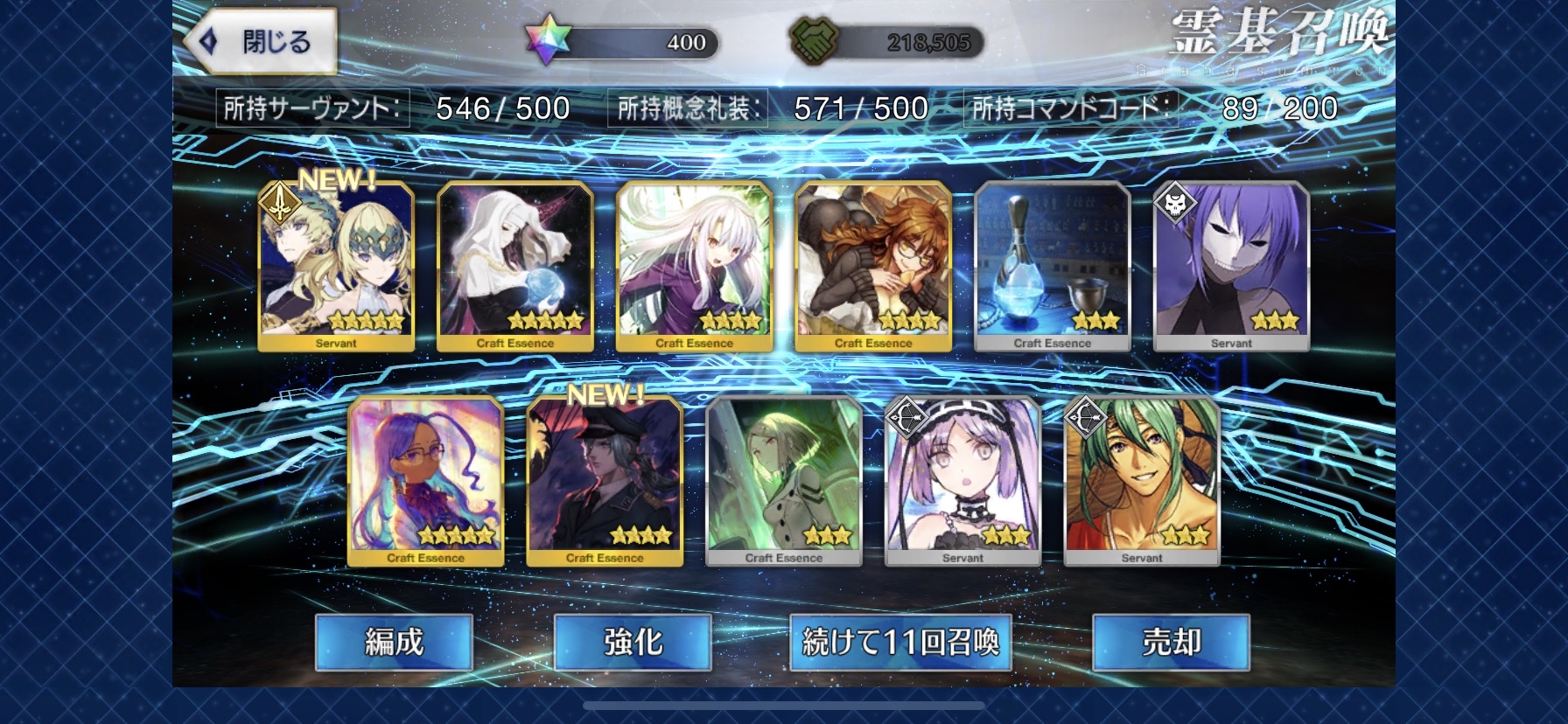The height and width of the screenshot is (724, 1568).
Task: Tap the Saint Quartz rainbow star icon
Action: [x=549, y=41]
